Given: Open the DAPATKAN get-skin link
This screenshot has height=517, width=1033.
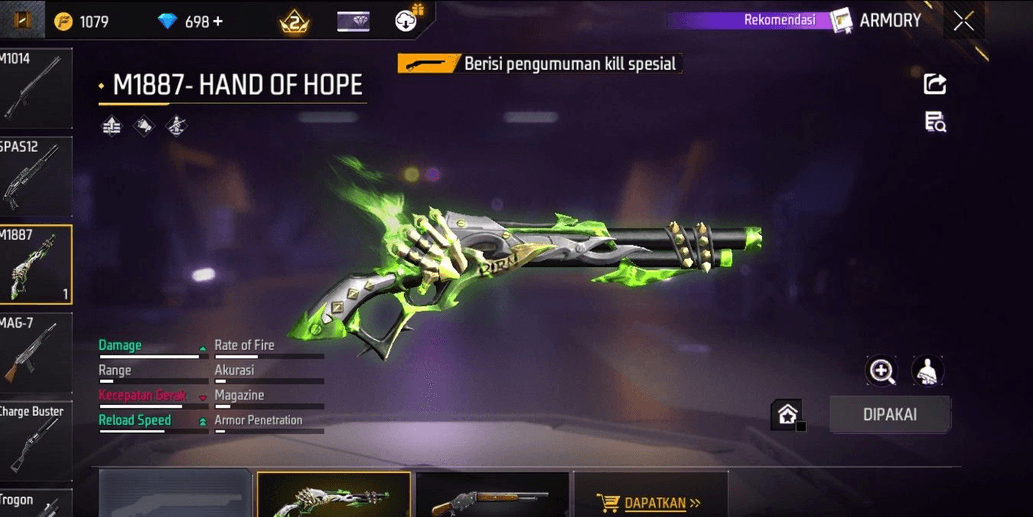Looking at the screenshot, I should [x=649, y=503].
